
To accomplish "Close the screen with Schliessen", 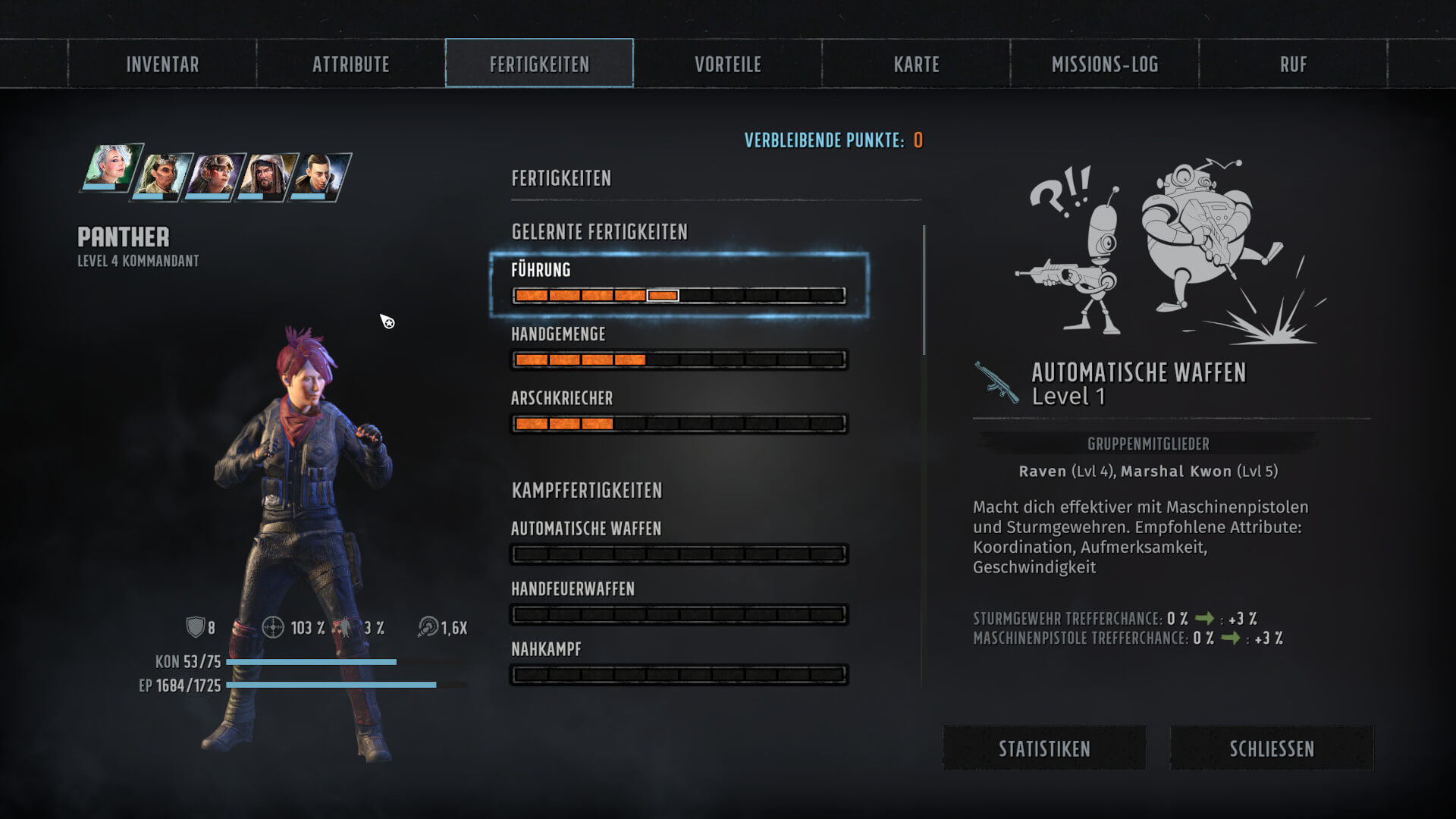I will click(x=1272, y=748).
